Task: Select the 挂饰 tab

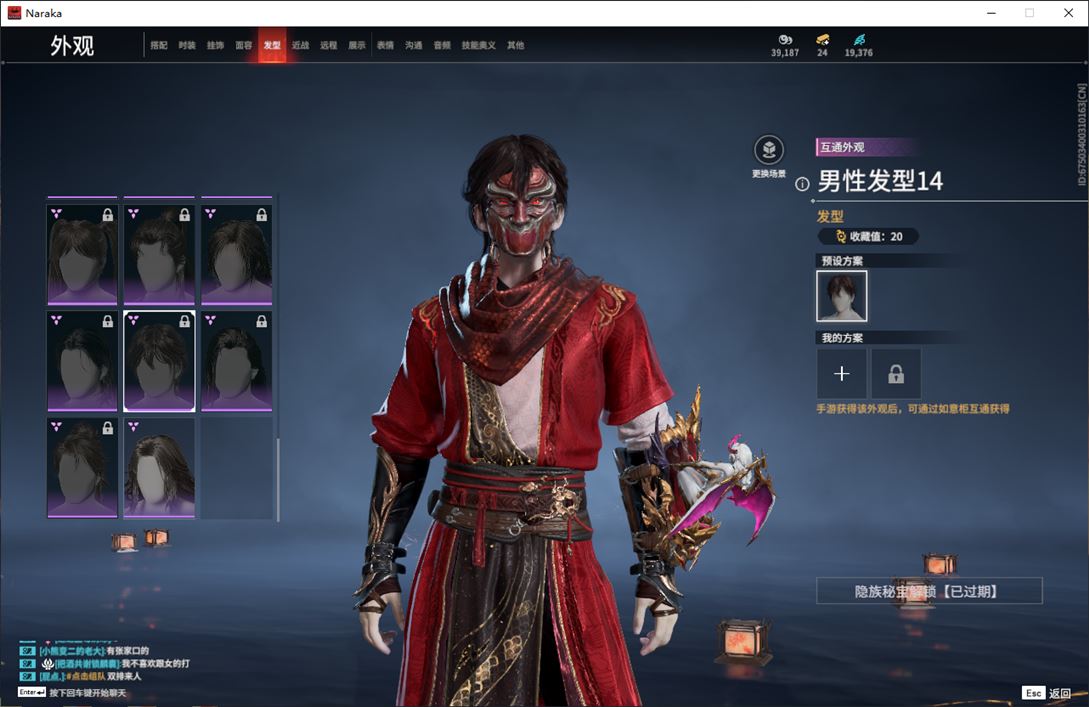Action: pos(215,45)
